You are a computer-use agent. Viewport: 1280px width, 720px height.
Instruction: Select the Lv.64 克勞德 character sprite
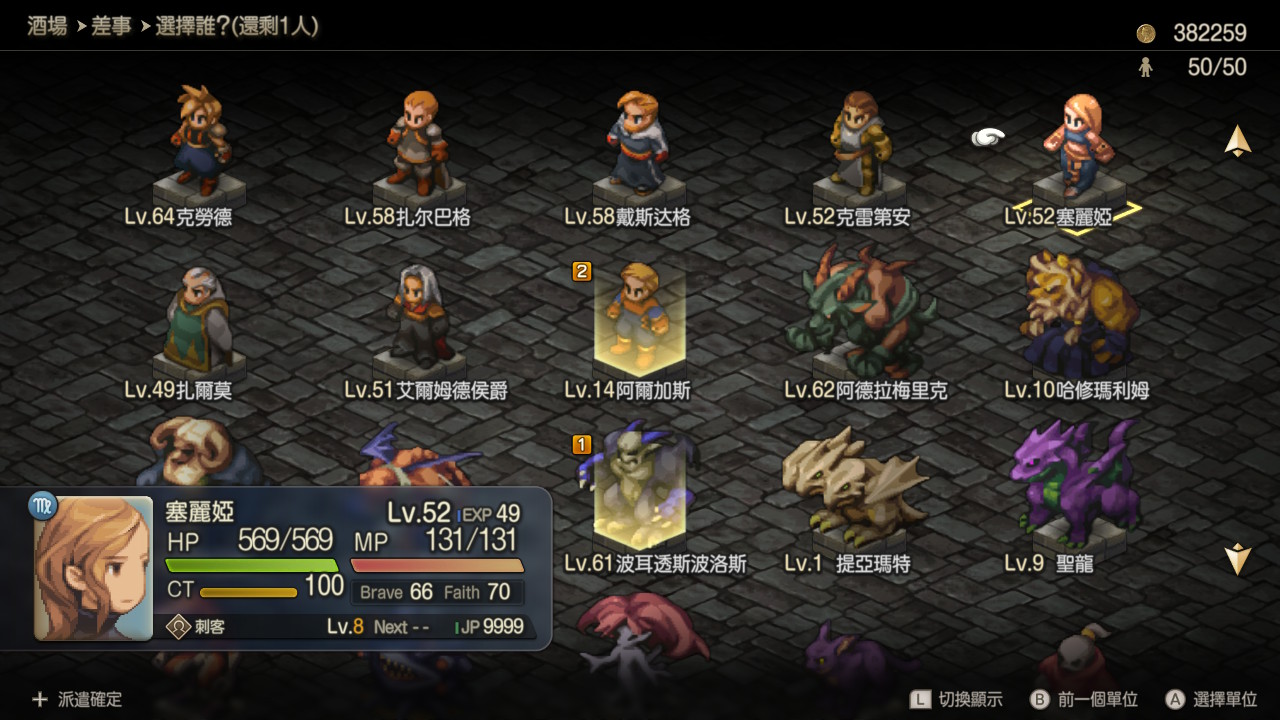(197, 145)
